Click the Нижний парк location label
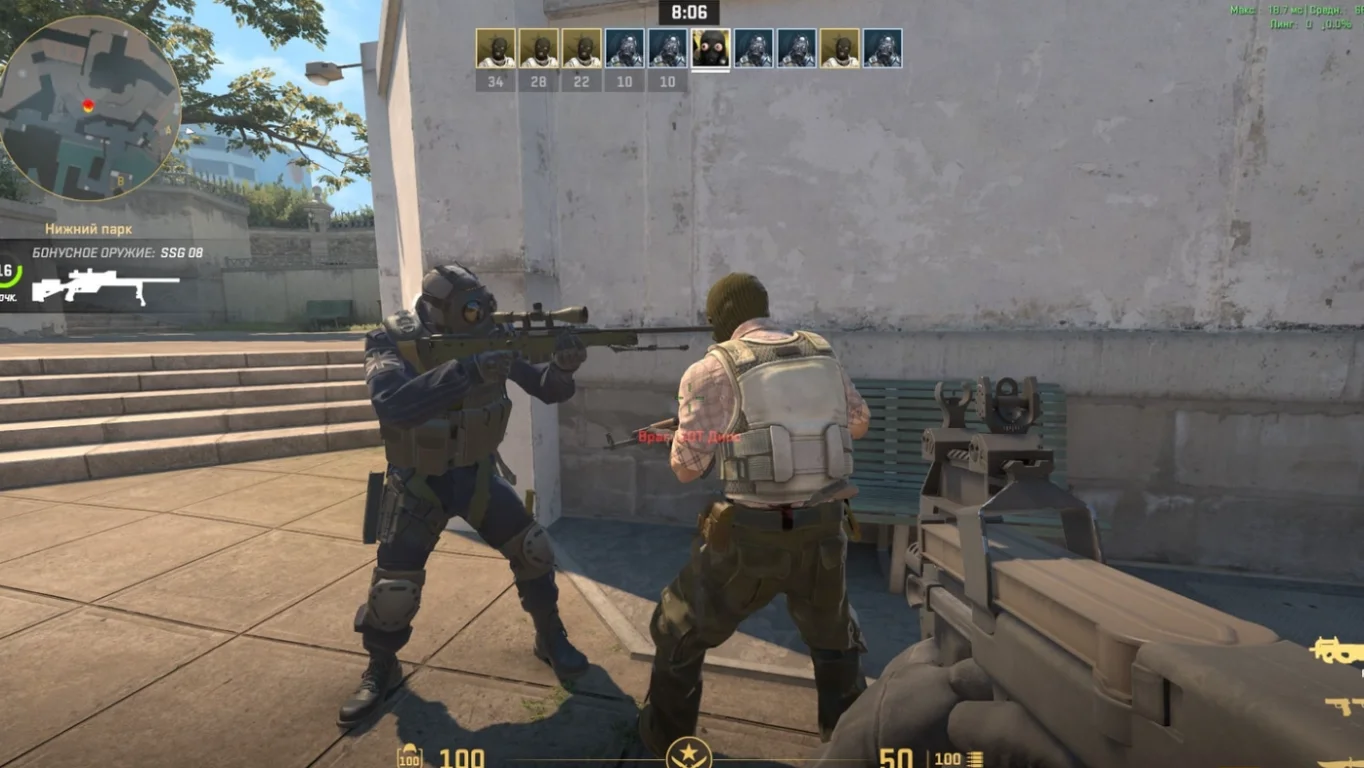This screenshot has height=768, width=1364. (x=90, y=227)
